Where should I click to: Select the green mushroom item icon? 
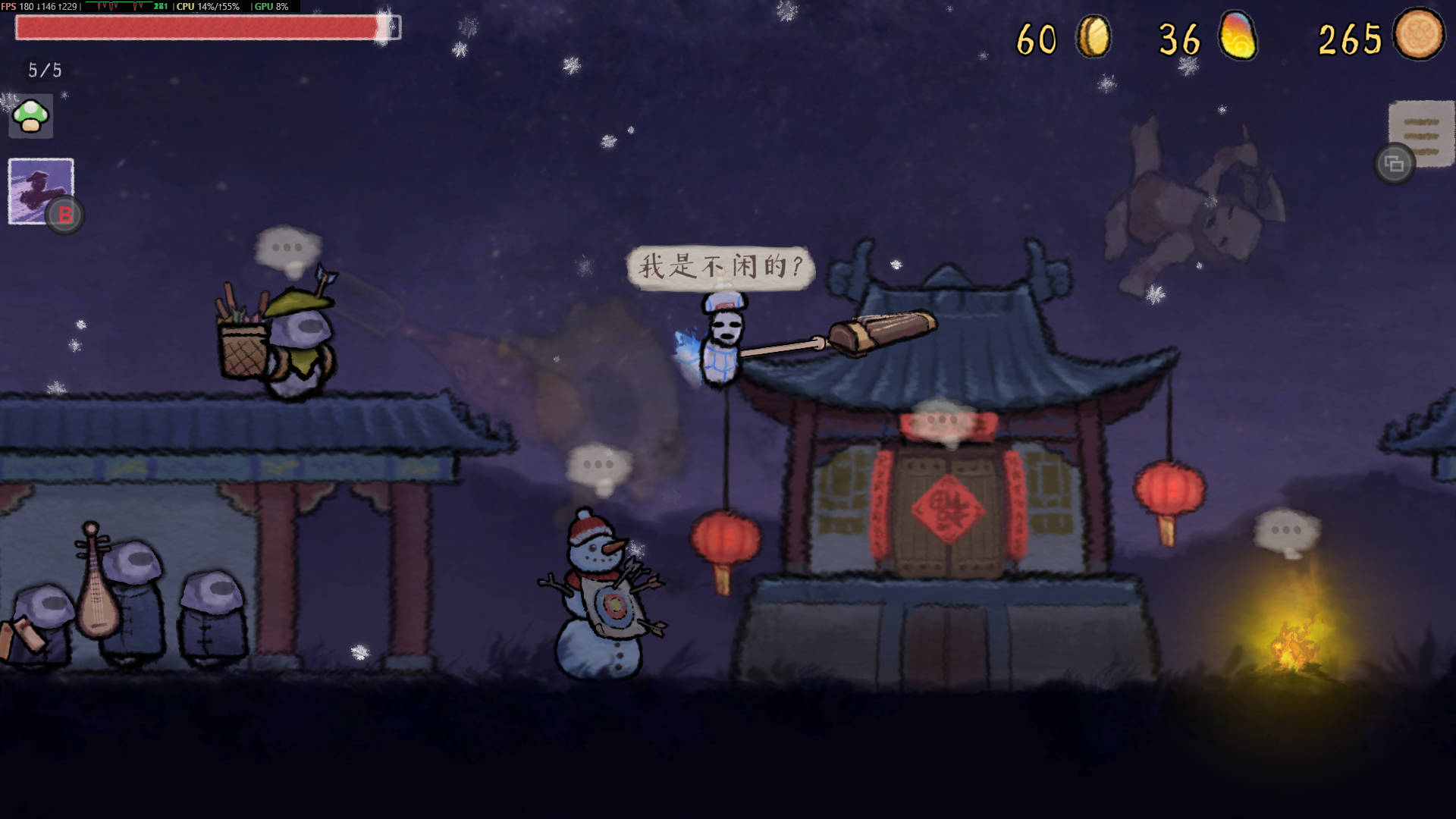pyautogui.click(x=31, y=117)
